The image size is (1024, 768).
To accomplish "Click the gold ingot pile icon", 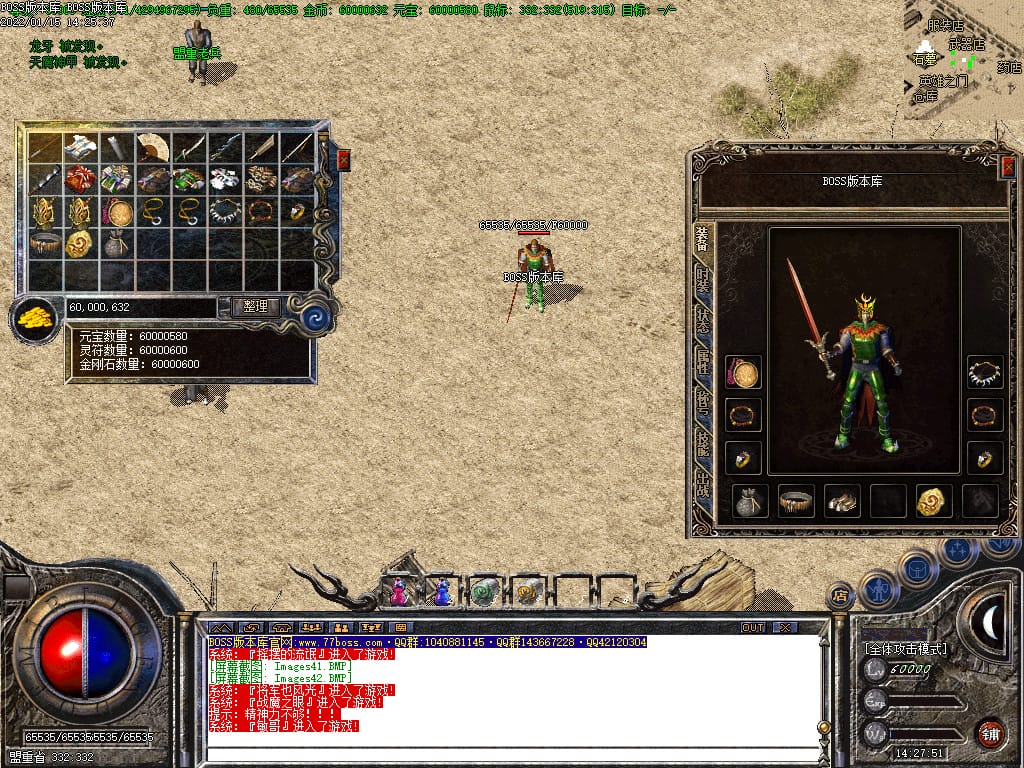I will point(34,320).
